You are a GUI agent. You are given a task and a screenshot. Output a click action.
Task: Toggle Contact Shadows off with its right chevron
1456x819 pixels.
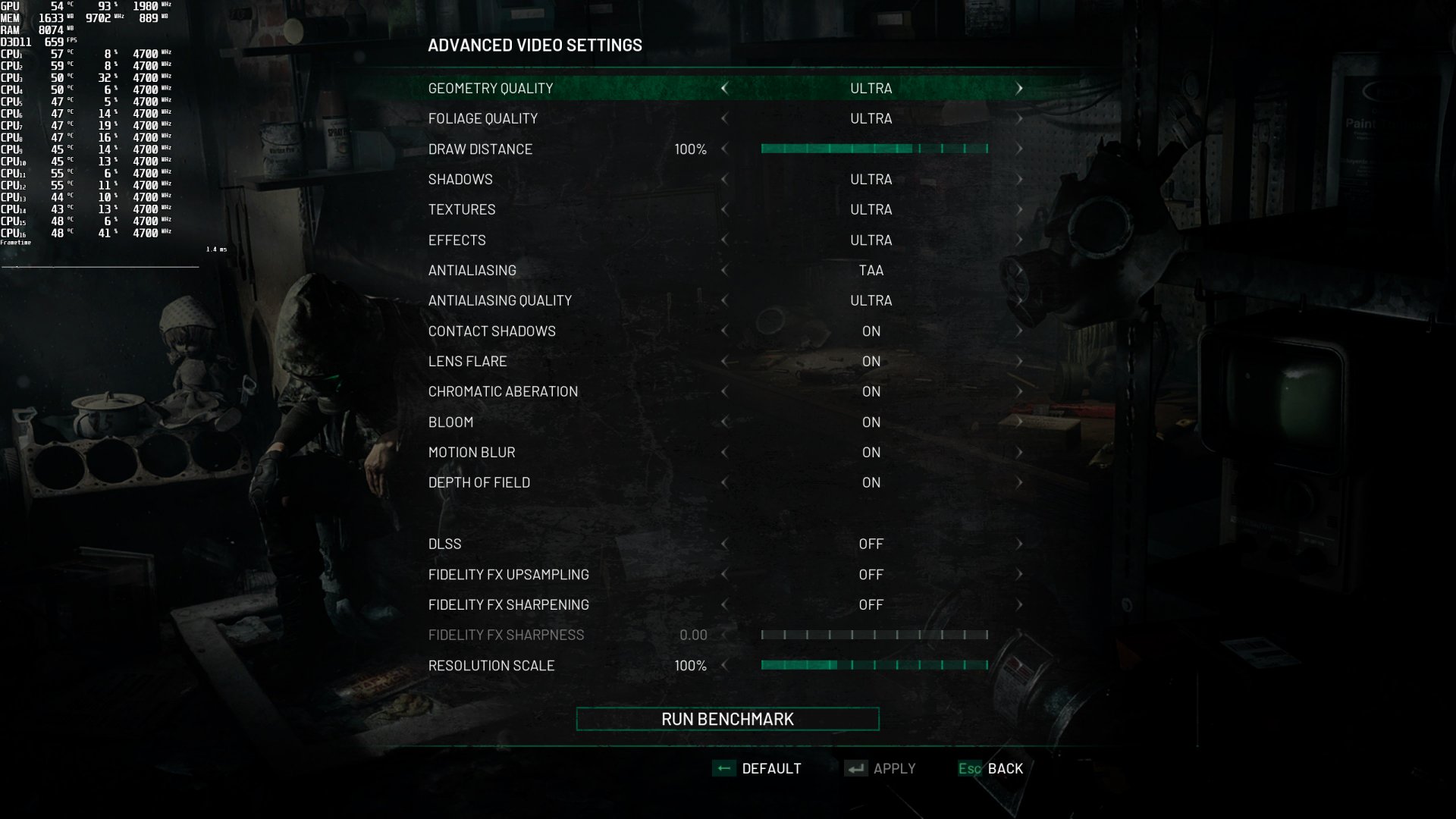tap(1020, 331)
